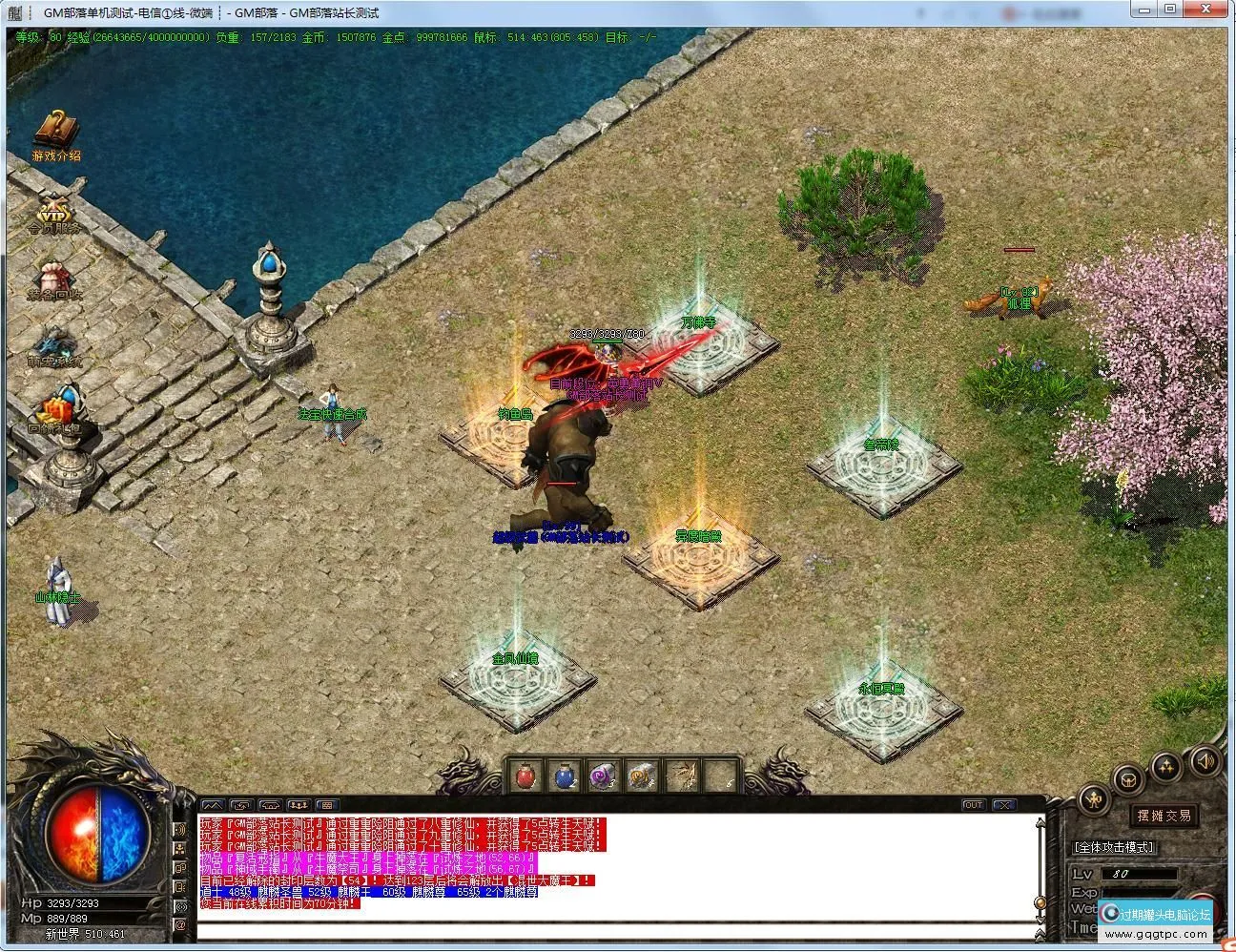1236x952 pixels.
Task: Open the 摆摊交易 stall trade button
Action: (x=1164, y=816)
